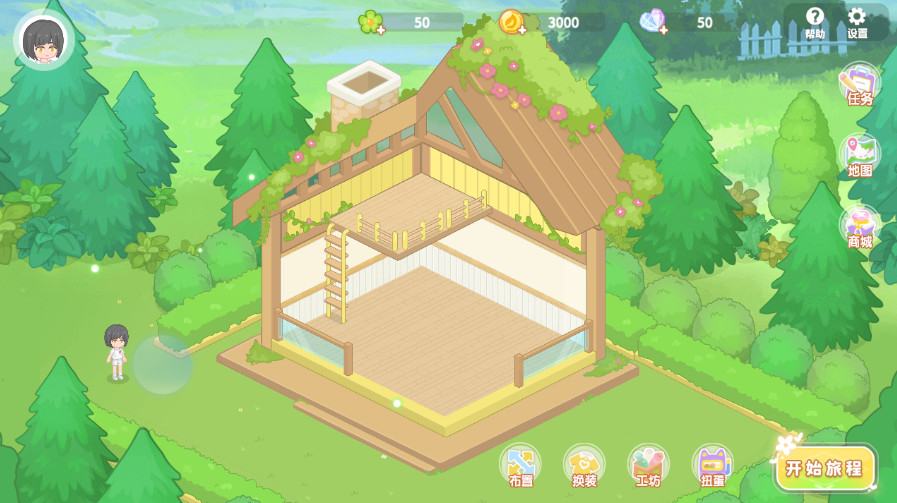
Task: Open the 地图 map
Action: pyautogui.click(x=859, y=157)
